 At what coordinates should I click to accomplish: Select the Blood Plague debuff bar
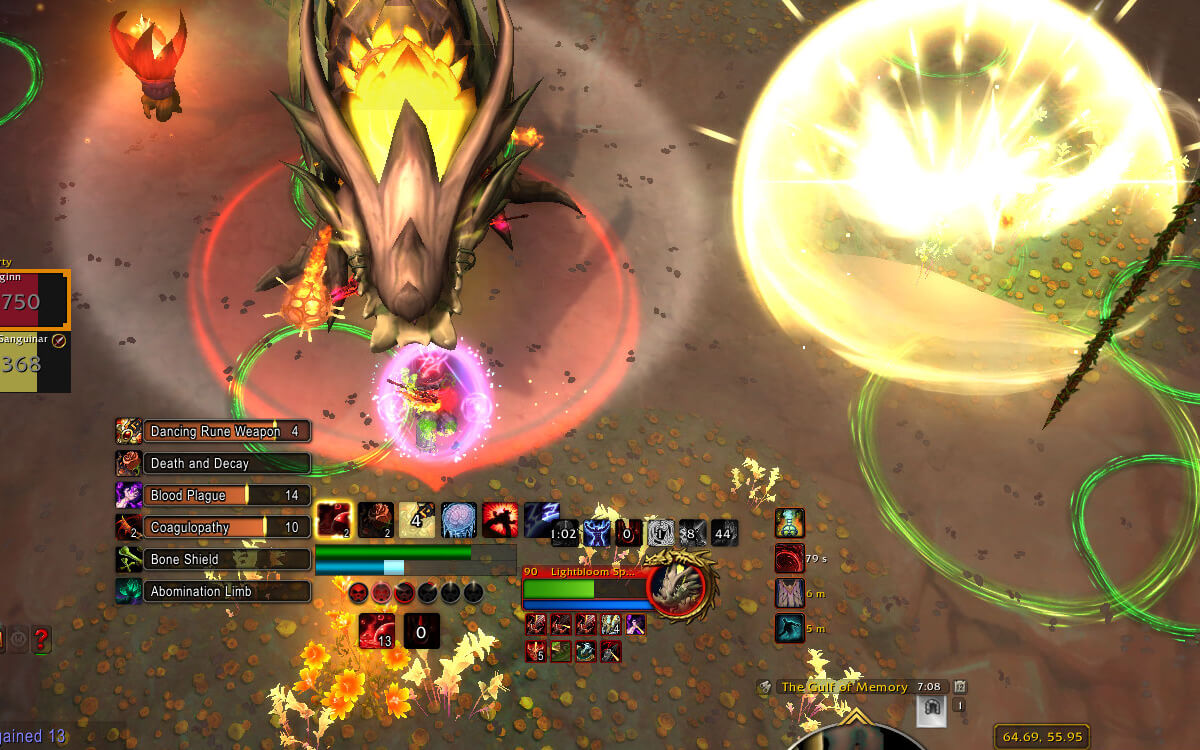(226, 496)
